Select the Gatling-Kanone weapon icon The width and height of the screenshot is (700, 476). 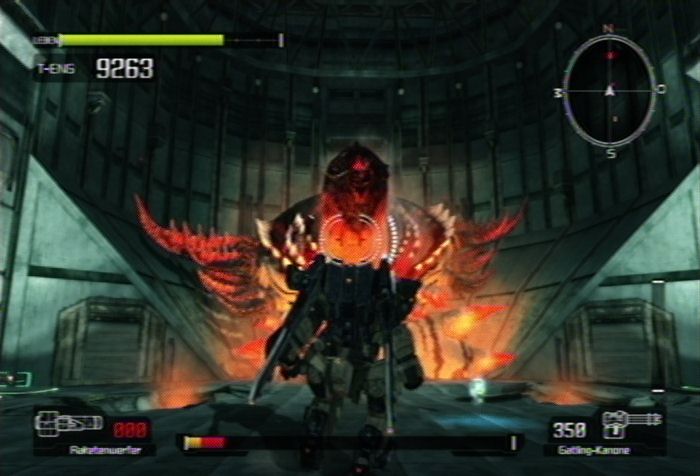(x=629, y=420)
